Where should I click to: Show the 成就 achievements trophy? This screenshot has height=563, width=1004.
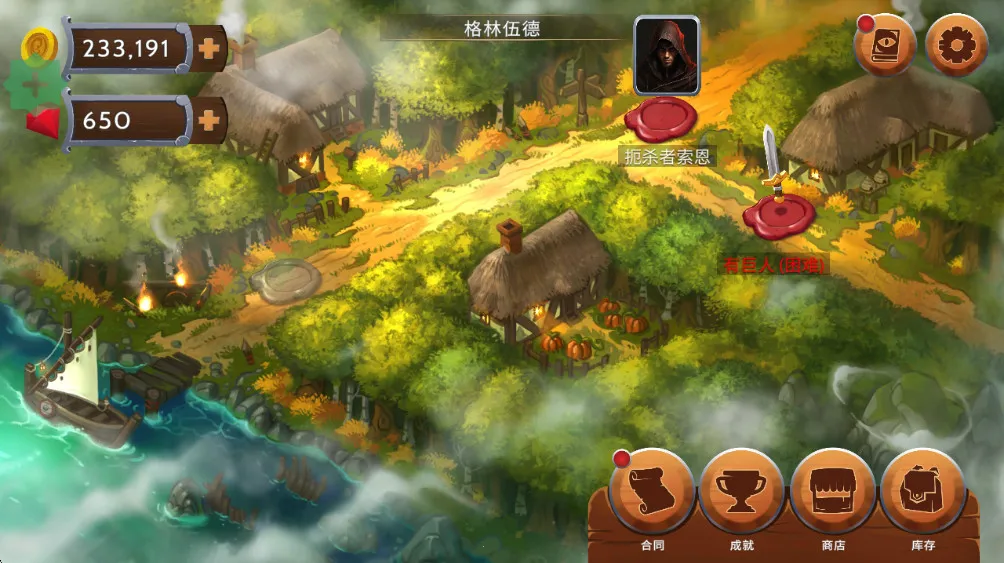[741, 491]
